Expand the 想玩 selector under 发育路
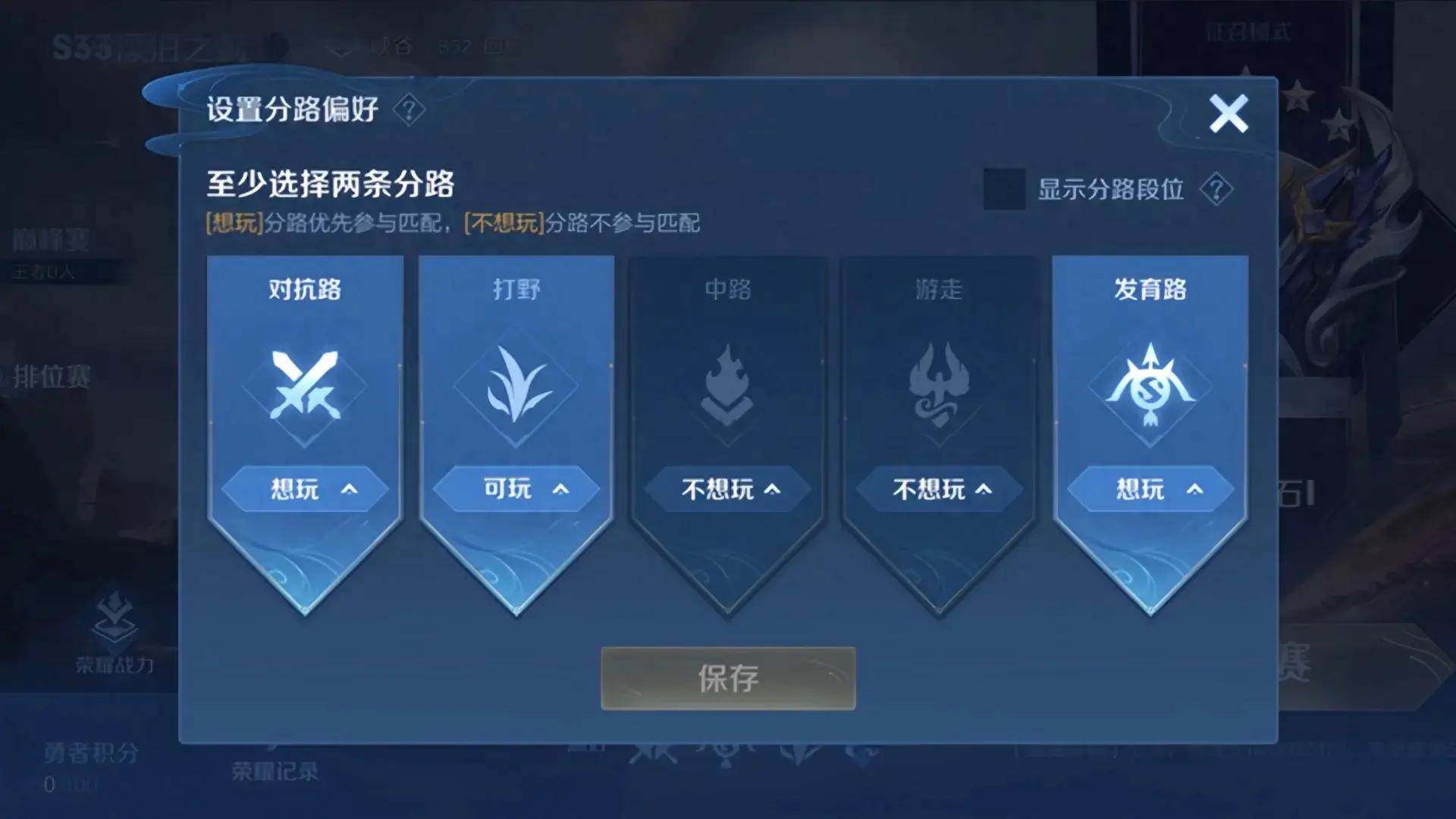This screenshot has height=819, width=1456. (x=1150, y=489)
